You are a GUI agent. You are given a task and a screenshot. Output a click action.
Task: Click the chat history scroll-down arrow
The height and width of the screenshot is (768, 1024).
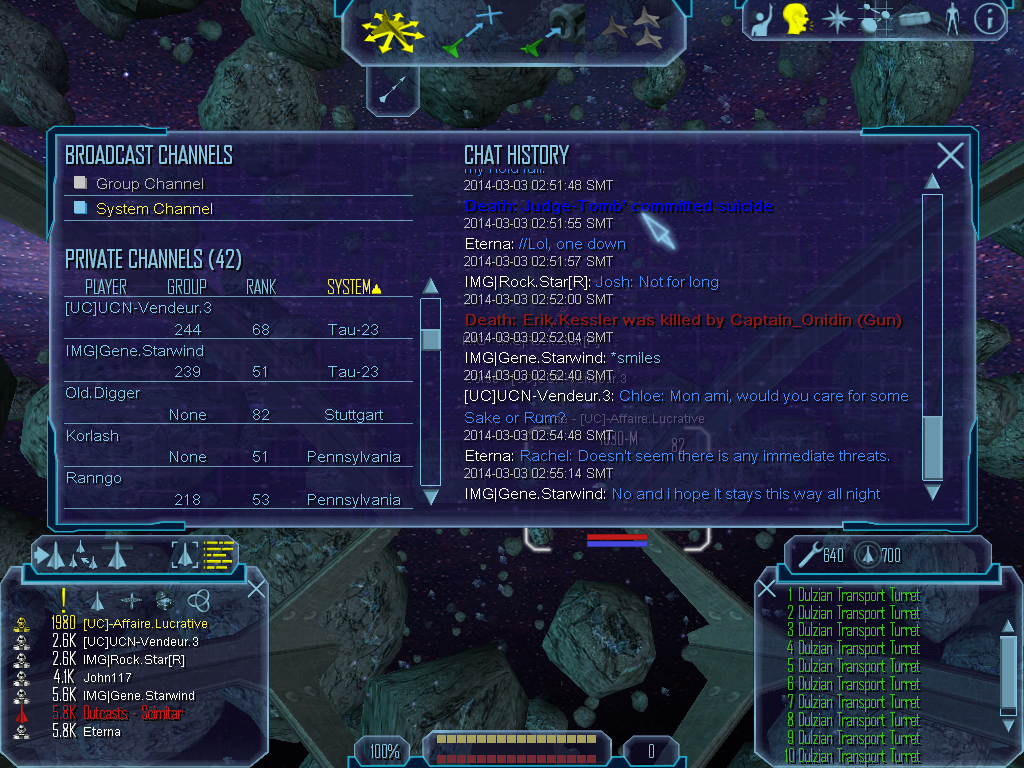point(932,492)
